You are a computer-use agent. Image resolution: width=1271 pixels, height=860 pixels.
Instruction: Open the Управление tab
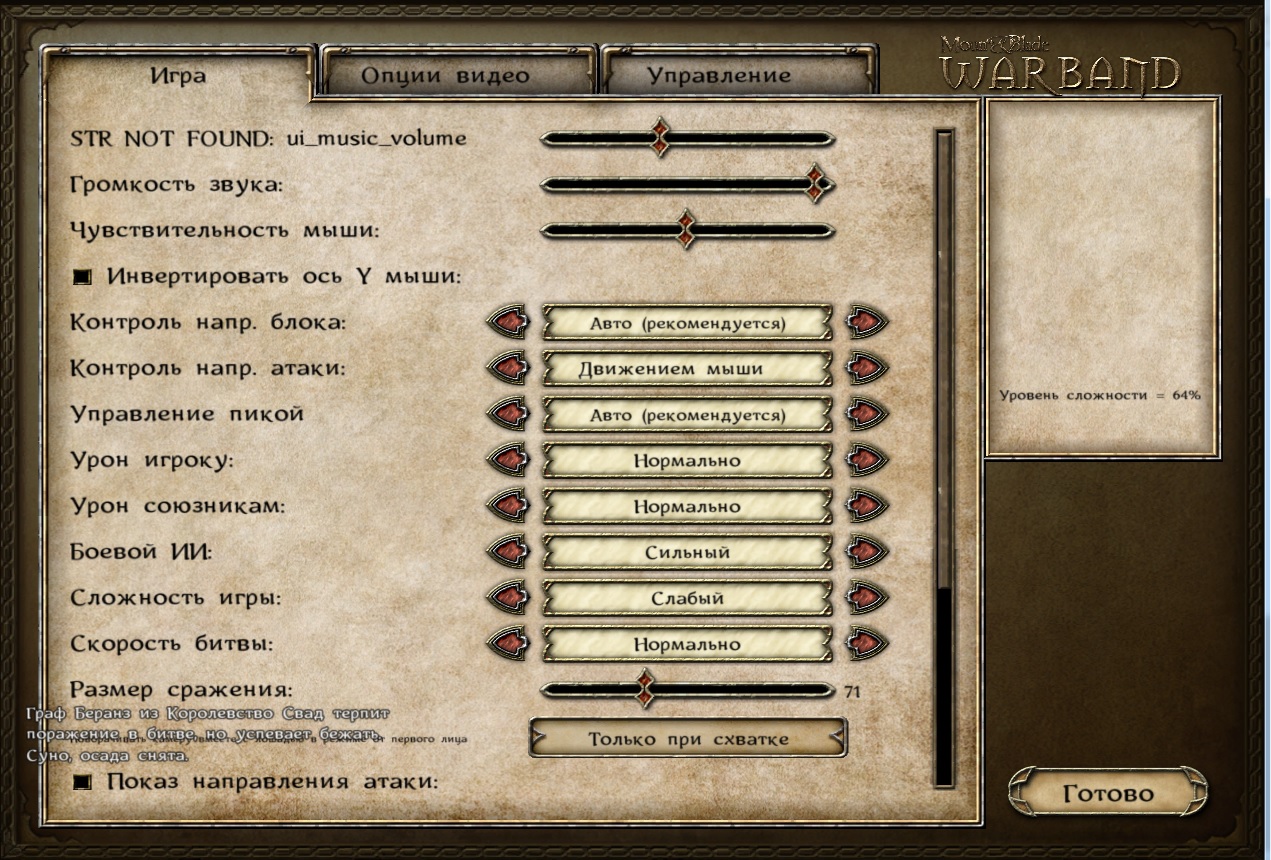pyautogui.click(x=718, y=75)
